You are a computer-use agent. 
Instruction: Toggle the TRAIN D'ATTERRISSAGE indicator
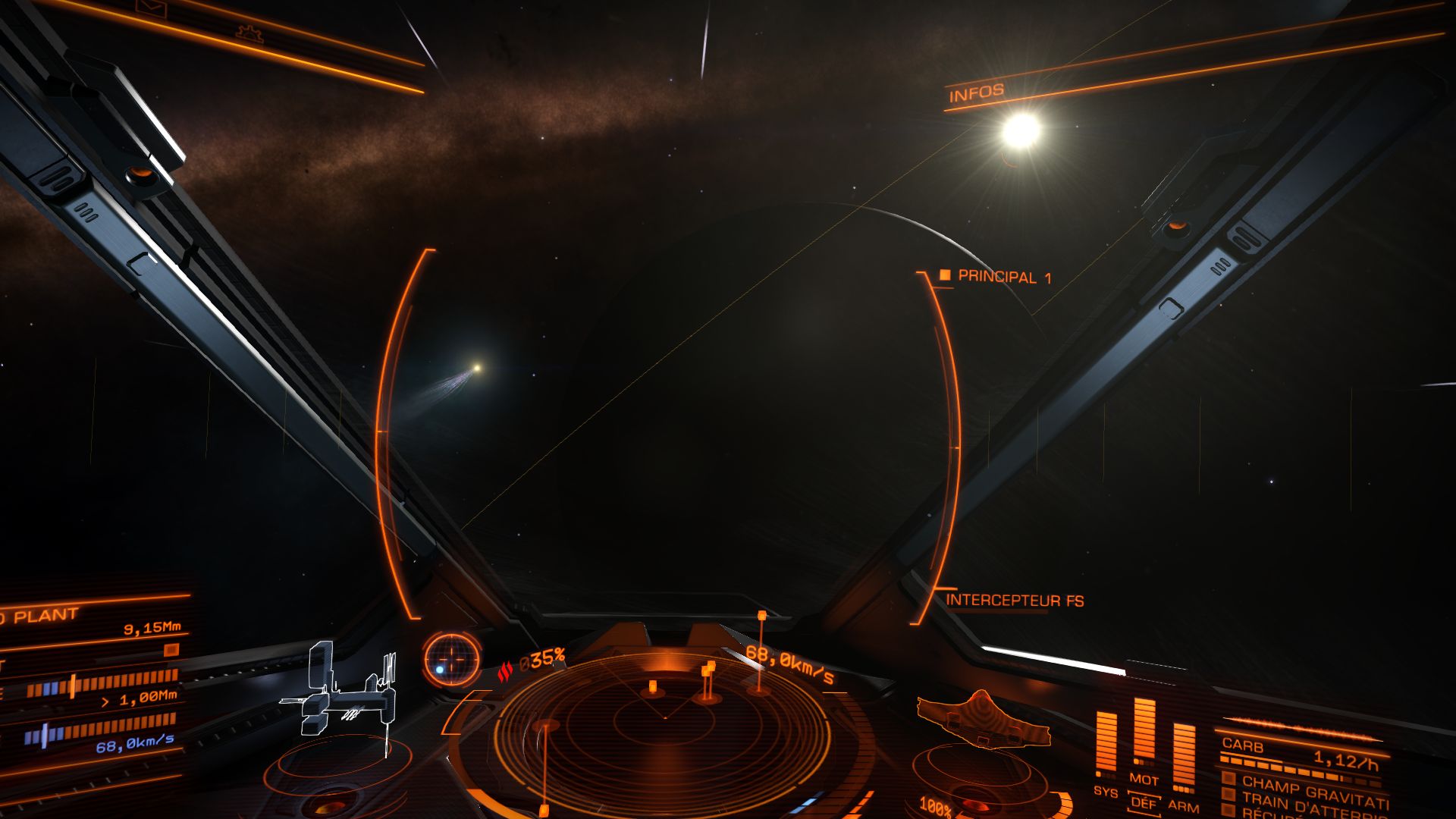(x=1228, y=793)
